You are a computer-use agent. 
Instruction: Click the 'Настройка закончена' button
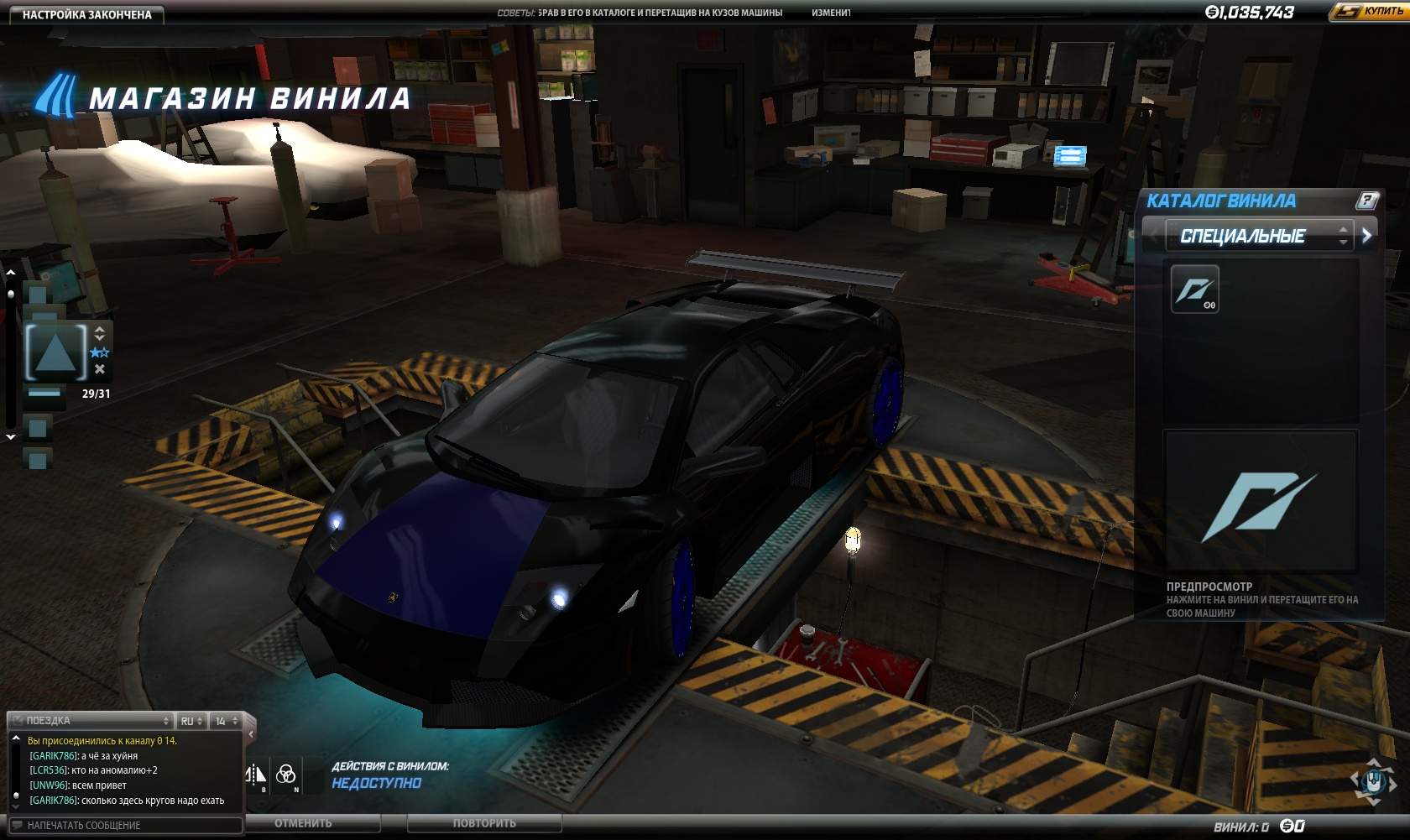(x=86, y=14)
